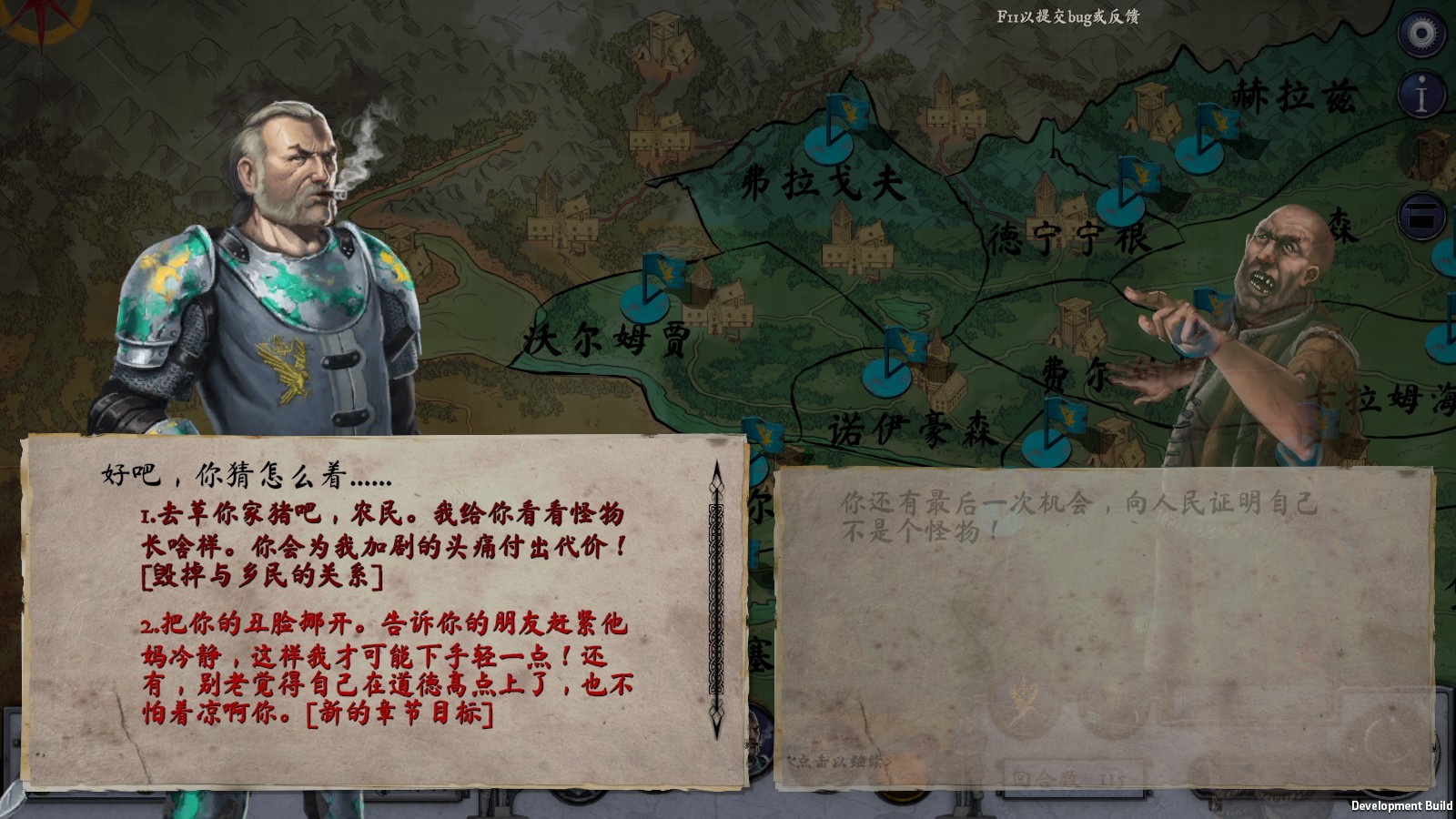Choose the second reply with new chapter objective
The height and width of the screenshot is (819, 1456).
tap(387, 668)
